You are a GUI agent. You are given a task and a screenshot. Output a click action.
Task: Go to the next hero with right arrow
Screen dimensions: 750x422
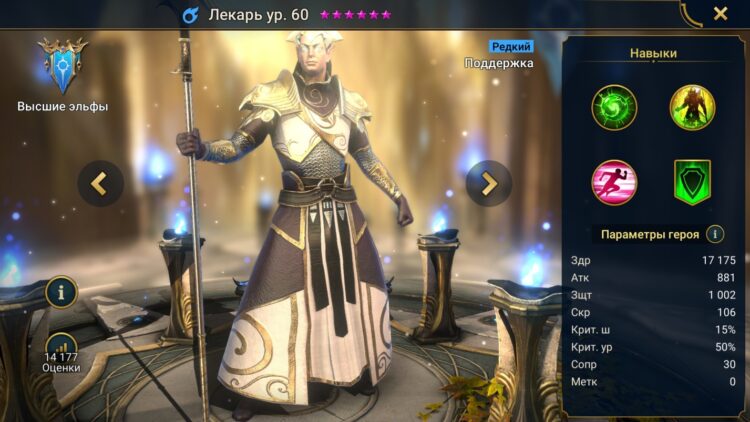[x=489, y=183]
